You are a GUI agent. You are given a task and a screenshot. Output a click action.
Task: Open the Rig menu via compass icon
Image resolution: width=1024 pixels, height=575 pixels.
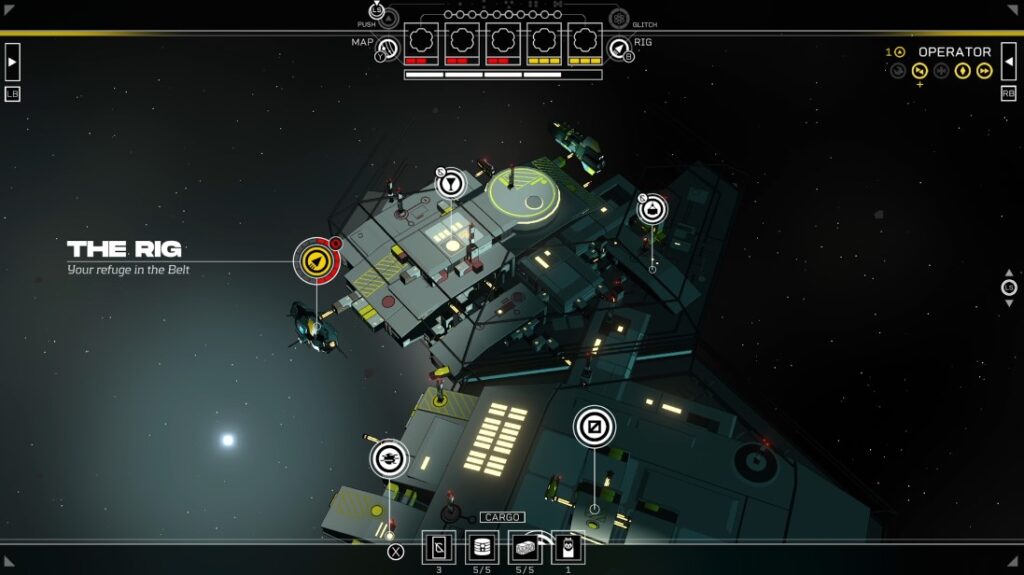619,47
